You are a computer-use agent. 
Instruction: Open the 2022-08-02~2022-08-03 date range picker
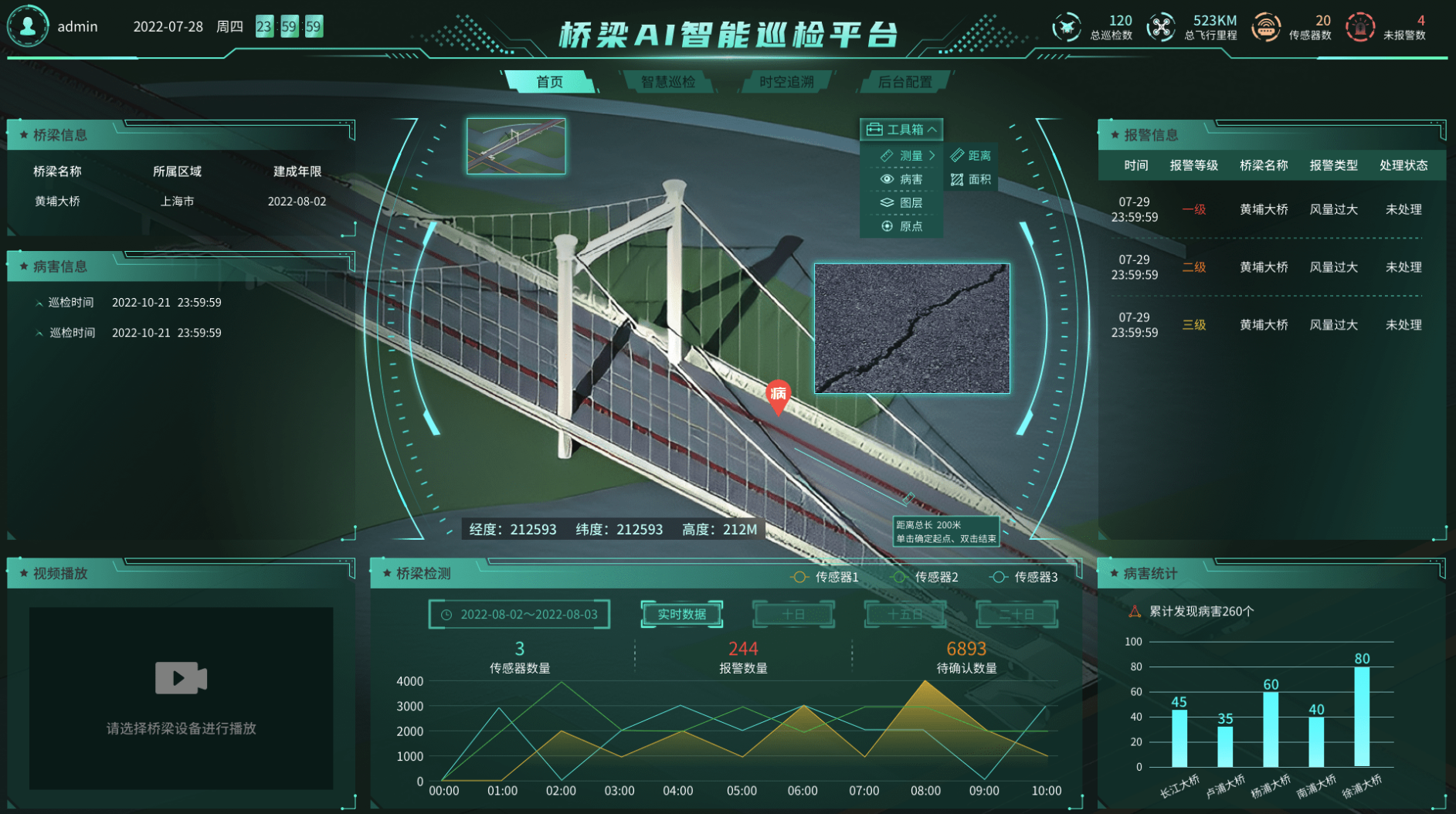pyautogui.click(x=518, y=613)
